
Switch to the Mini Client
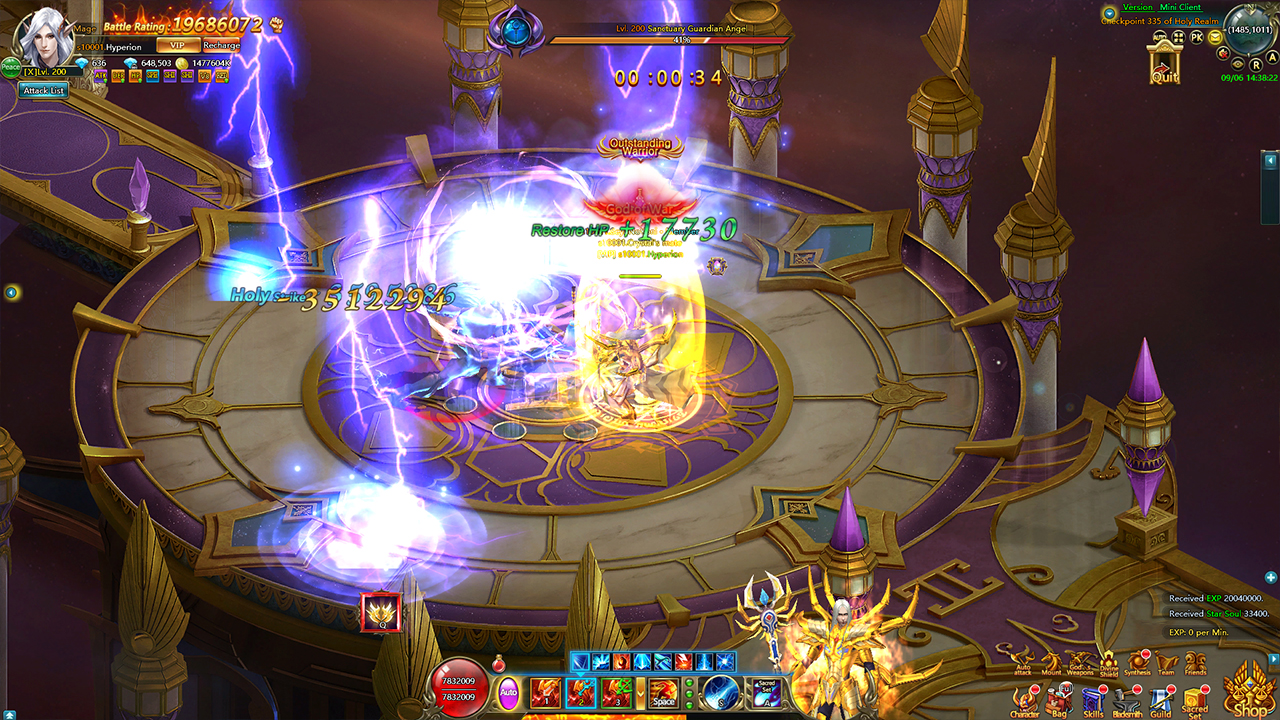pos(1180,8)
